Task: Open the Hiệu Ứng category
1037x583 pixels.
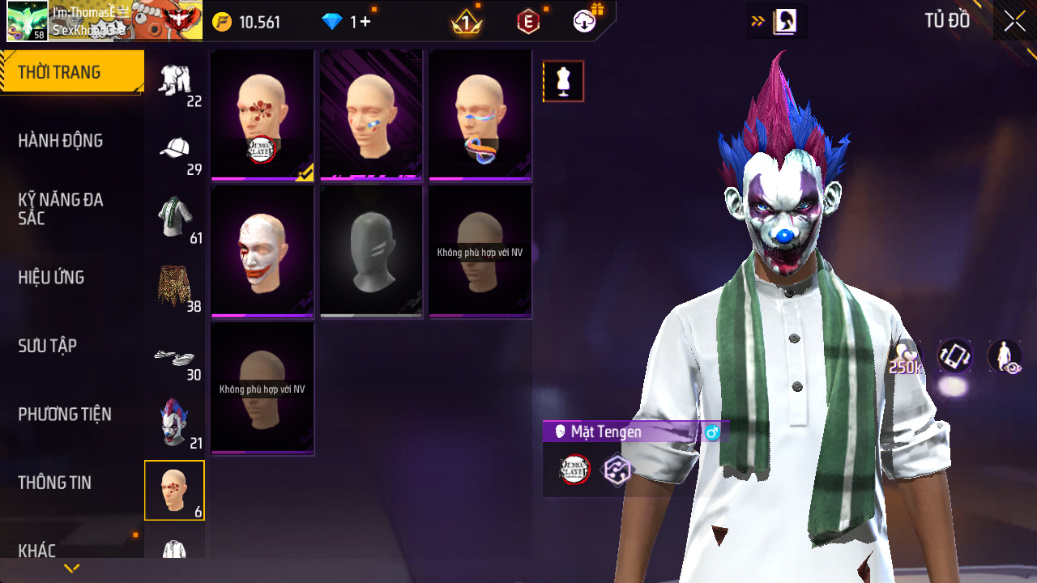Action: click(51, 277)
